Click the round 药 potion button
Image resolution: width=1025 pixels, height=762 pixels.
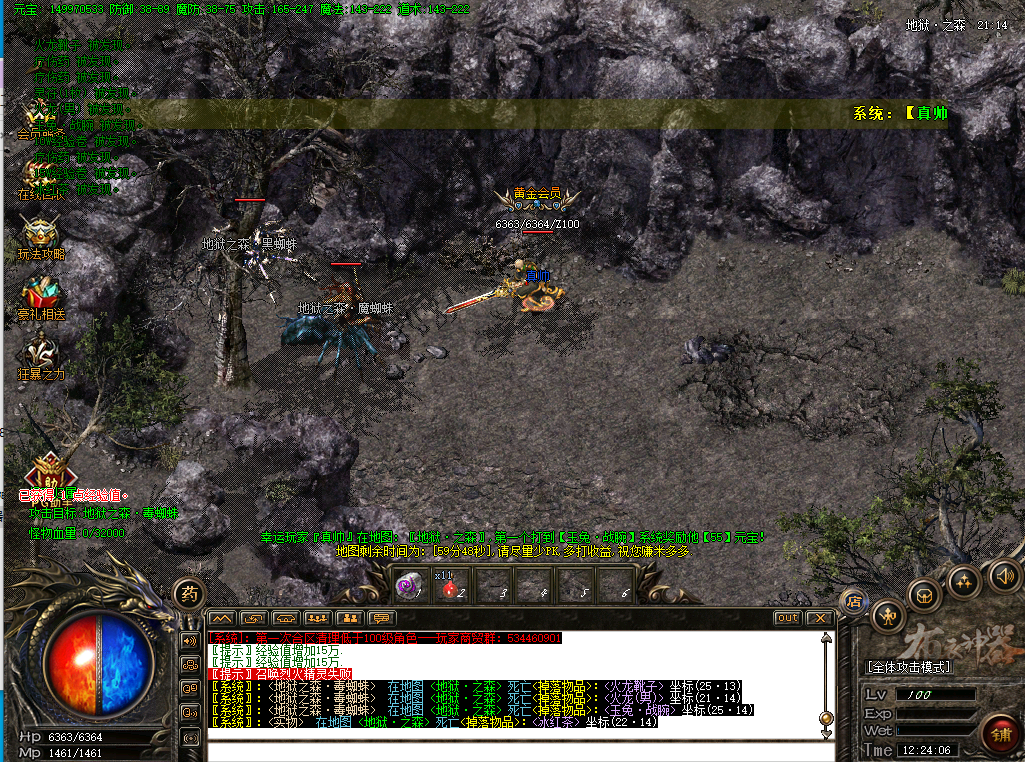[x=188, y=593]
